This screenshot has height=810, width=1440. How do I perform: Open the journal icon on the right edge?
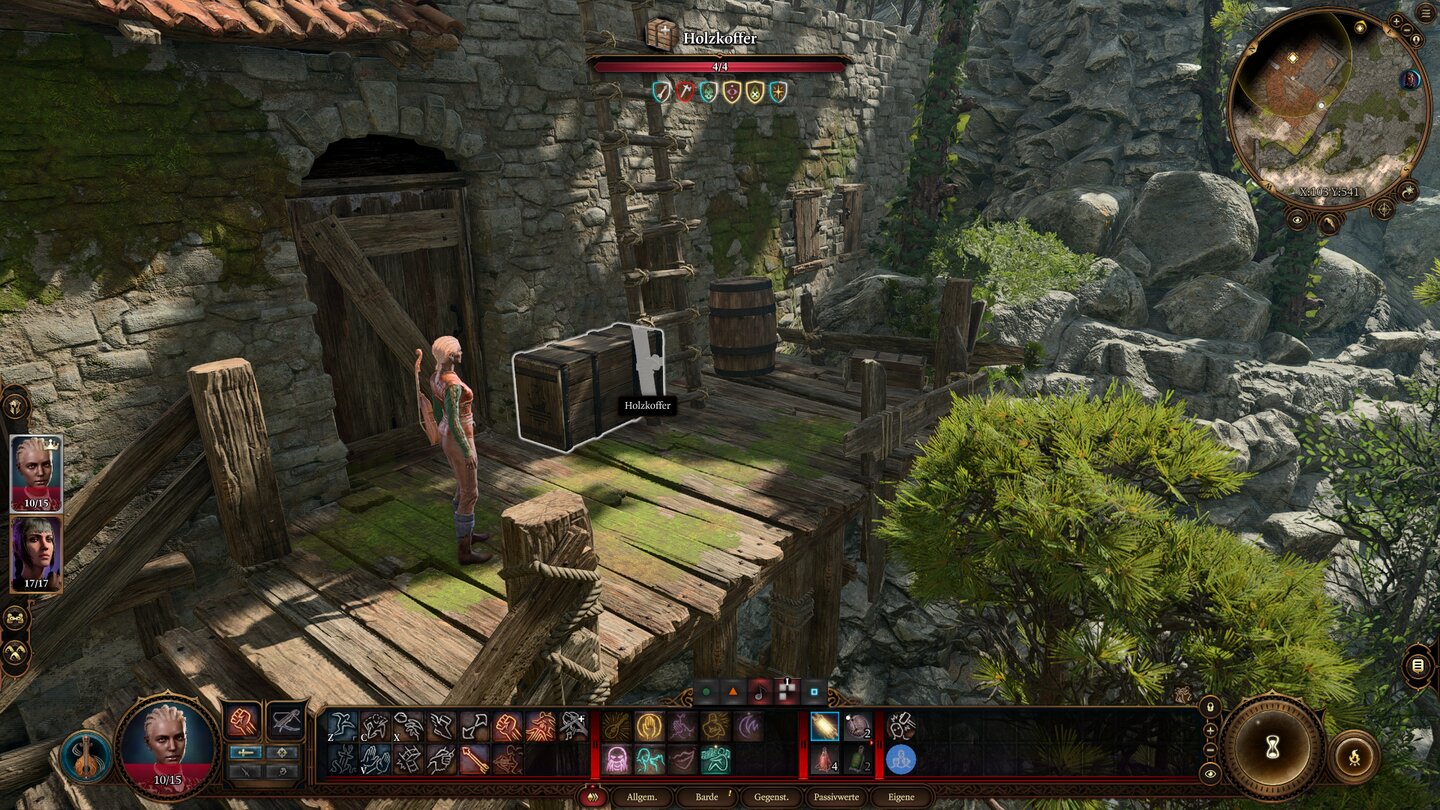[x=1417, y=665]
